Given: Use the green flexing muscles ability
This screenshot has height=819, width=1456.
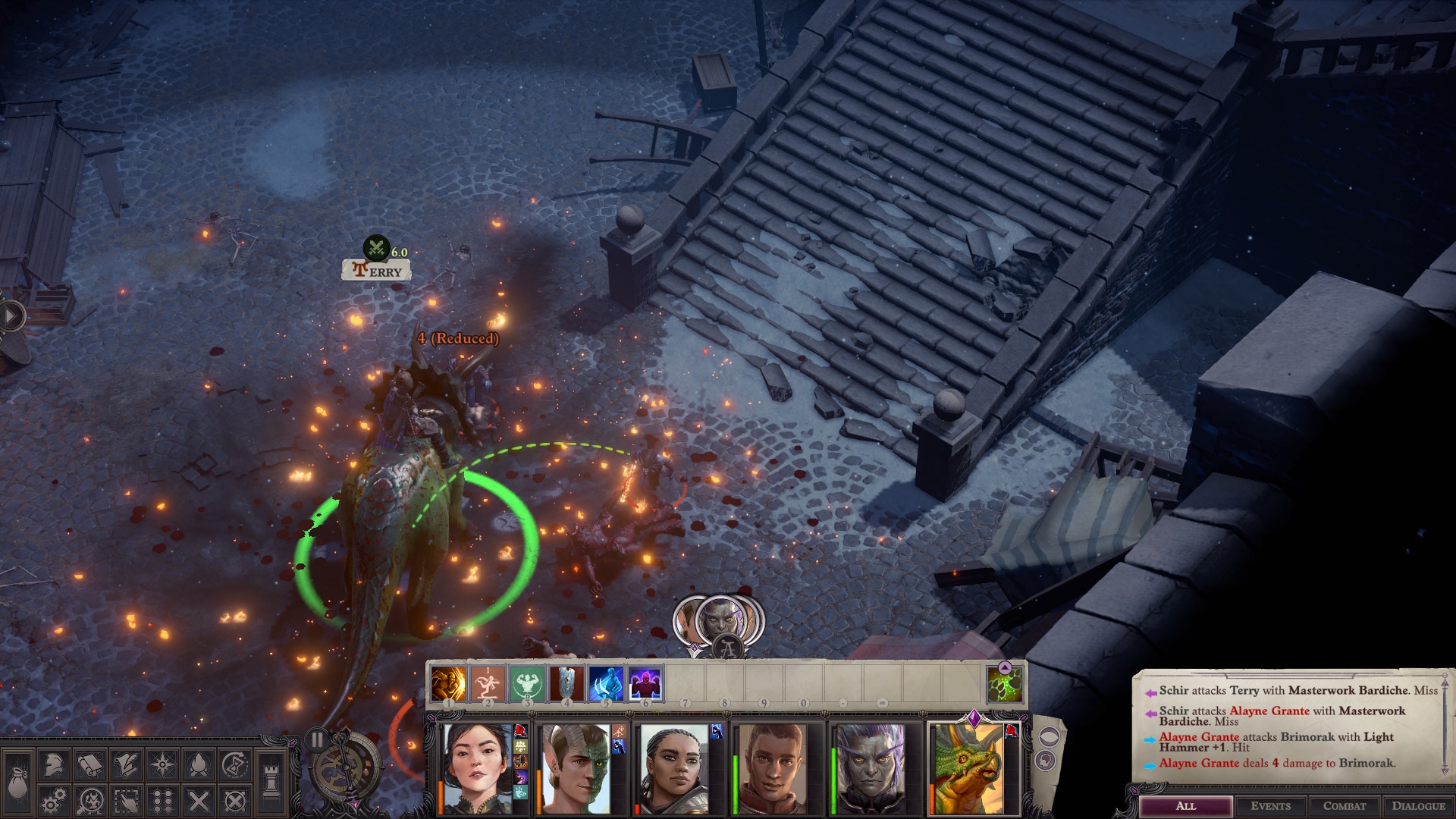Looking at the screenshot, I should (x=527, y=683).
